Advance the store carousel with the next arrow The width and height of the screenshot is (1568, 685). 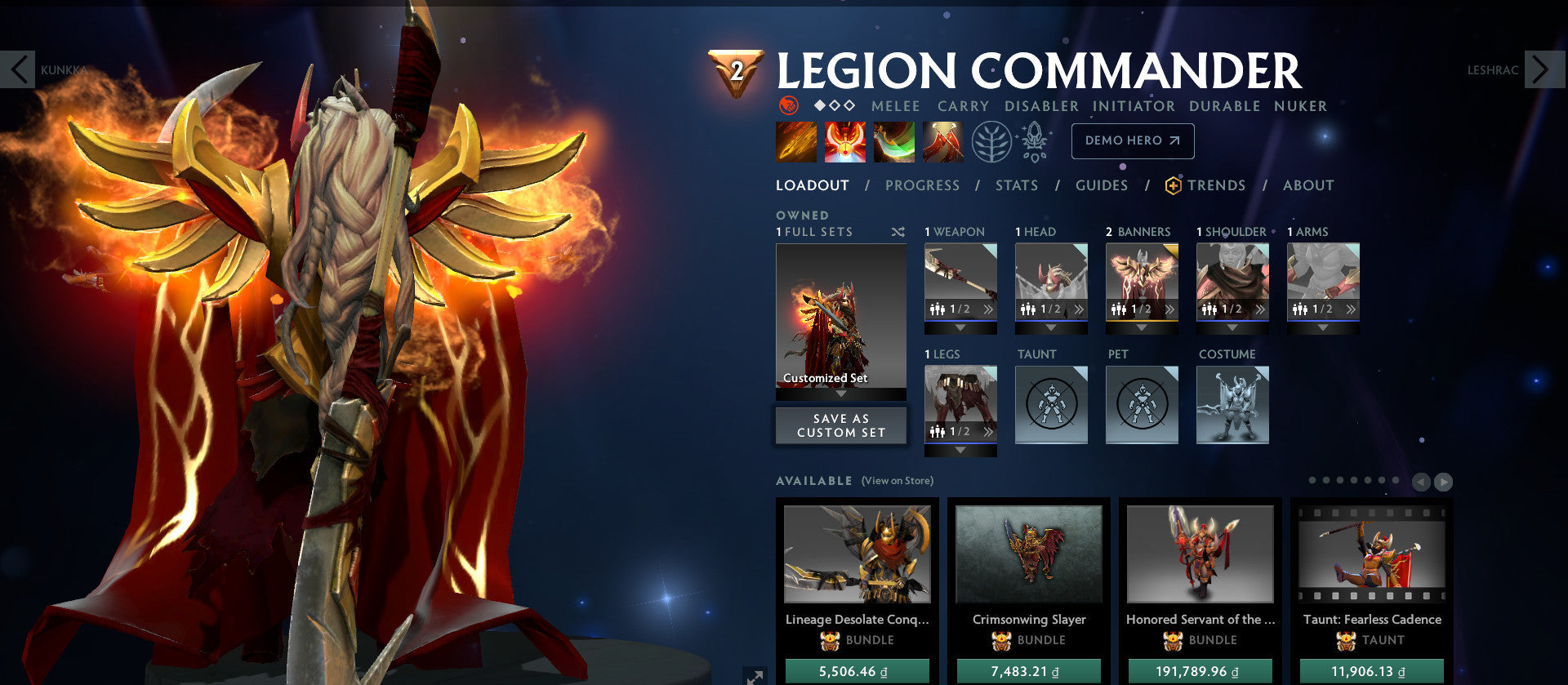1445,482
